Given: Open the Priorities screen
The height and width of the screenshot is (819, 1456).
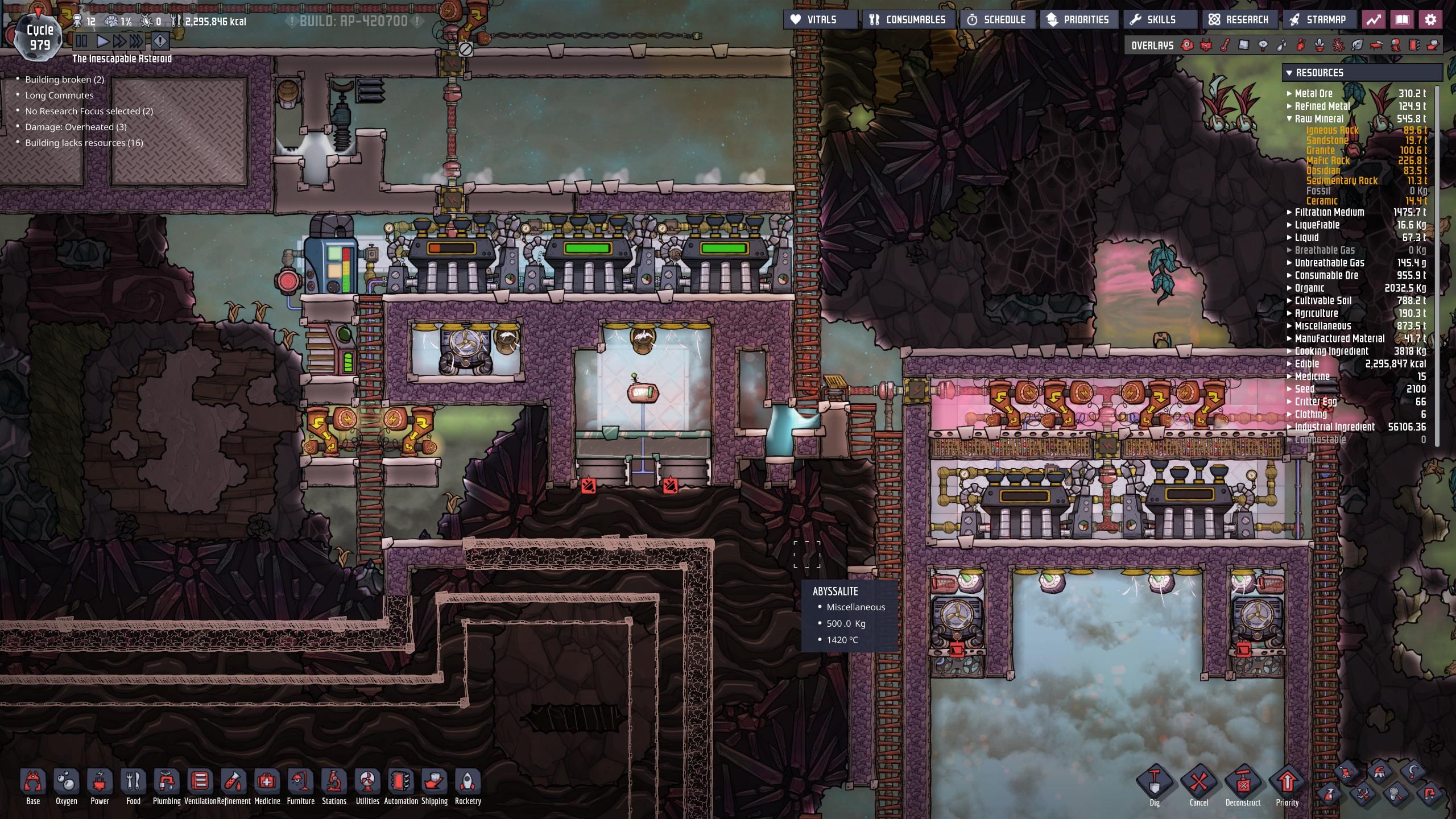Looking at the screenshot, I should pyautogui.click(x=1078, y=19).
